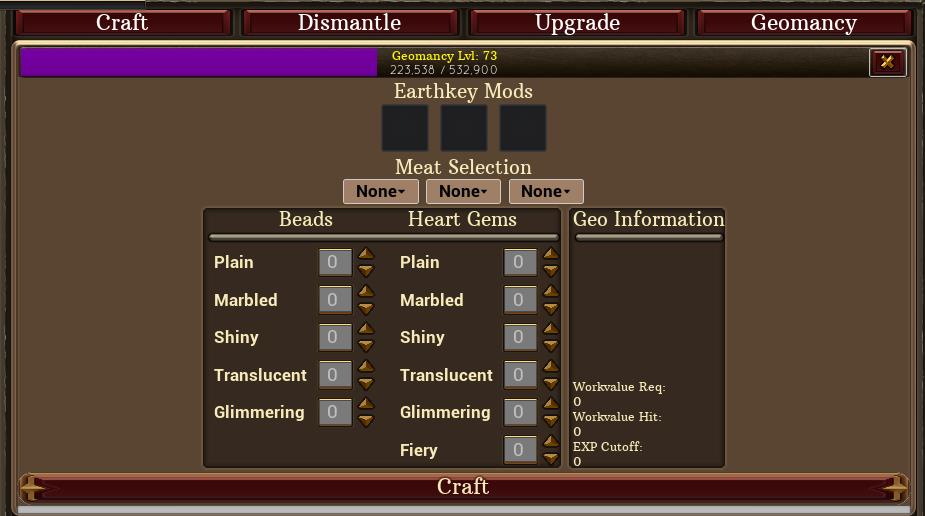Click the wide Craft button at bottom
This screenshot has width=925, height=516.
pyautogui.click(x=463, y=487)
